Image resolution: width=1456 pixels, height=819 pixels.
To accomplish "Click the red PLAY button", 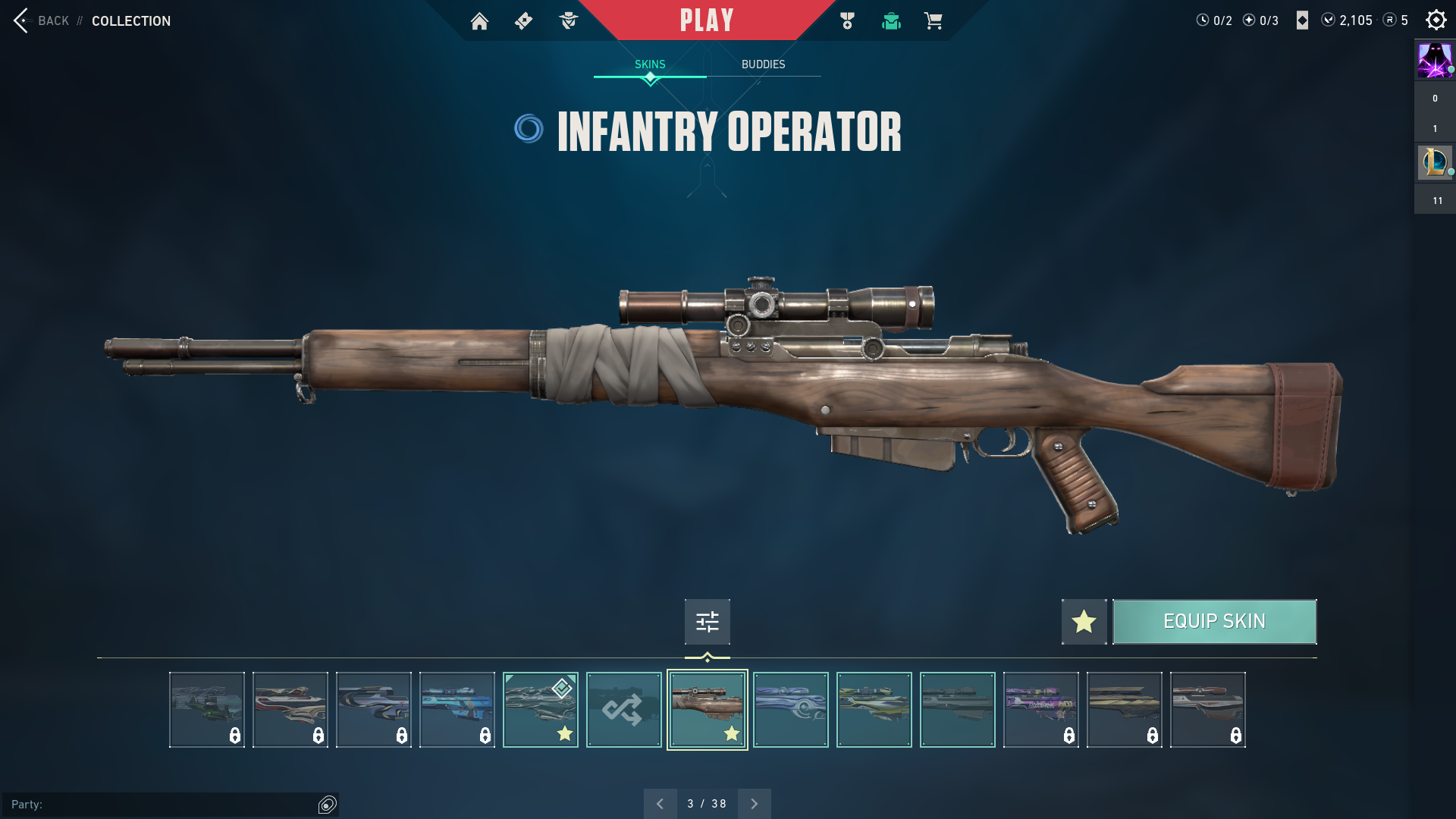I will 707,20.
